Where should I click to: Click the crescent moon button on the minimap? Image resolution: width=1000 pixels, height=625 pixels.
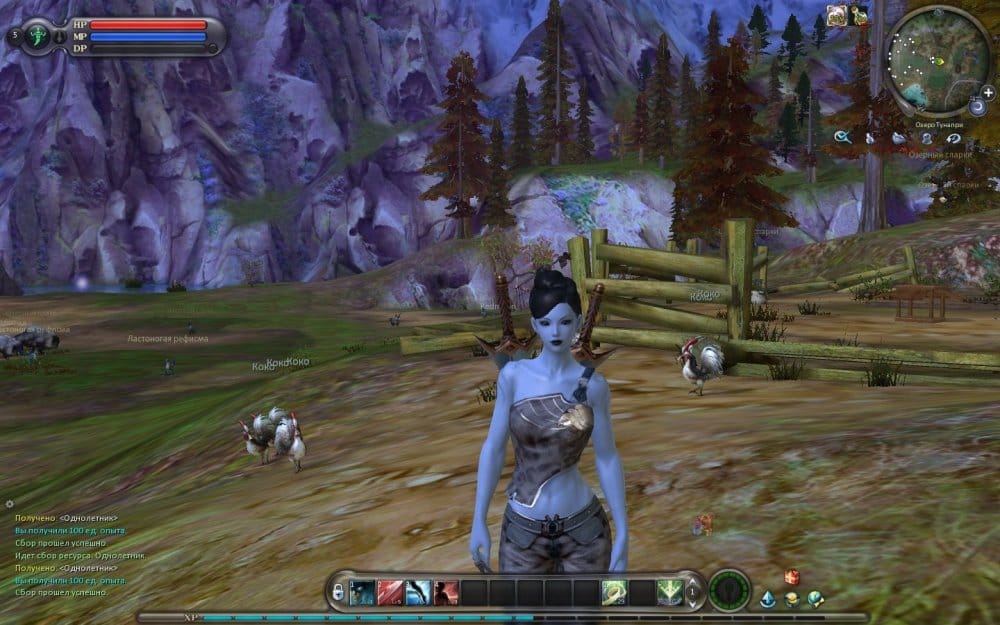976,105
